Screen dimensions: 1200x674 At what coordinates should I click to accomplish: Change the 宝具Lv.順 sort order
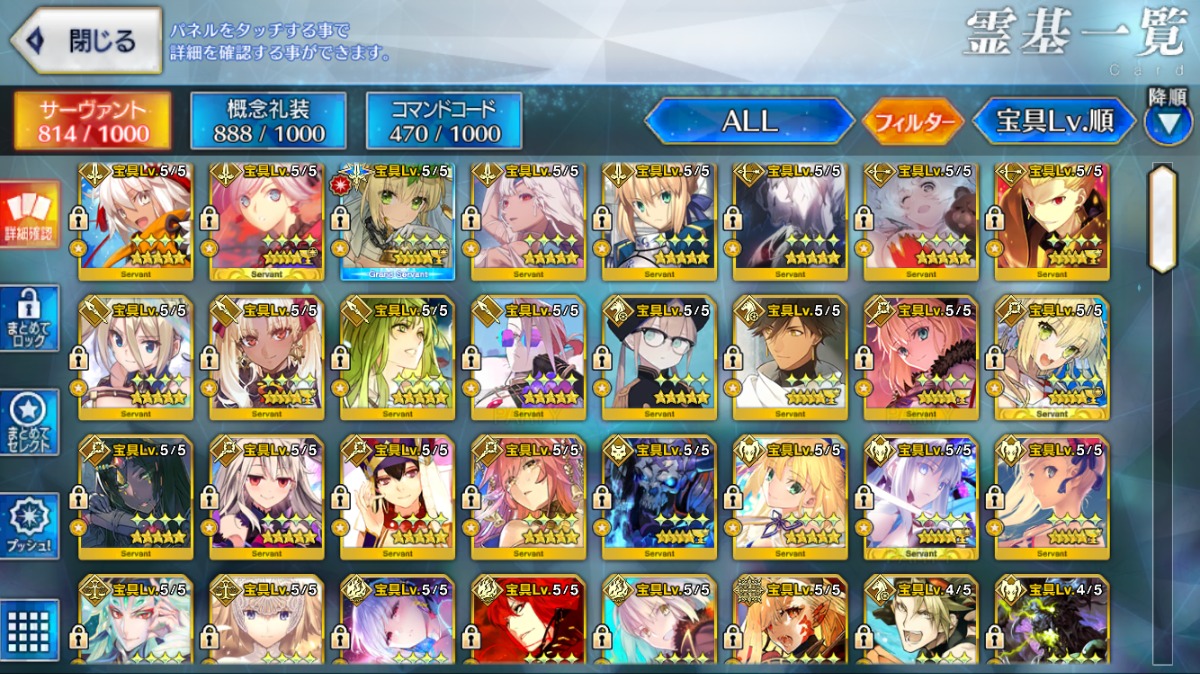[1054, 121]
